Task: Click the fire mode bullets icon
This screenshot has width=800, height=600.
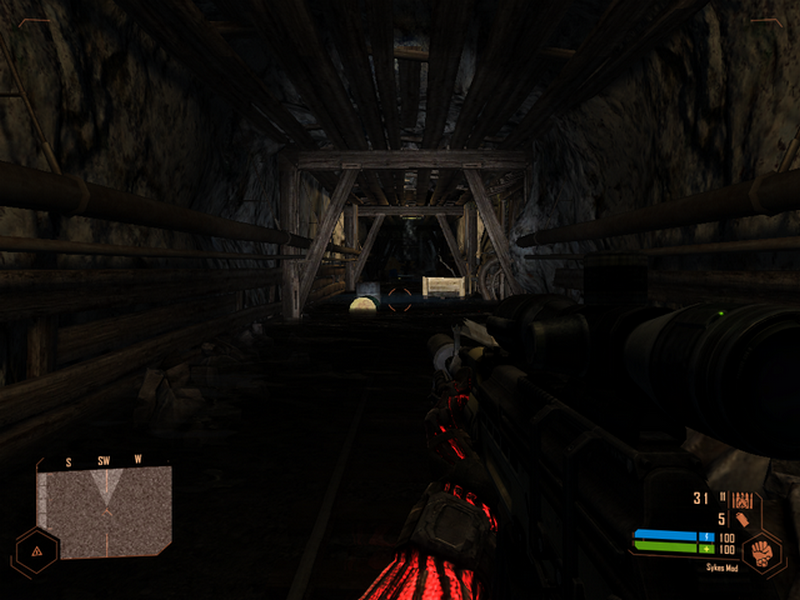Action: tap(741, 499)
